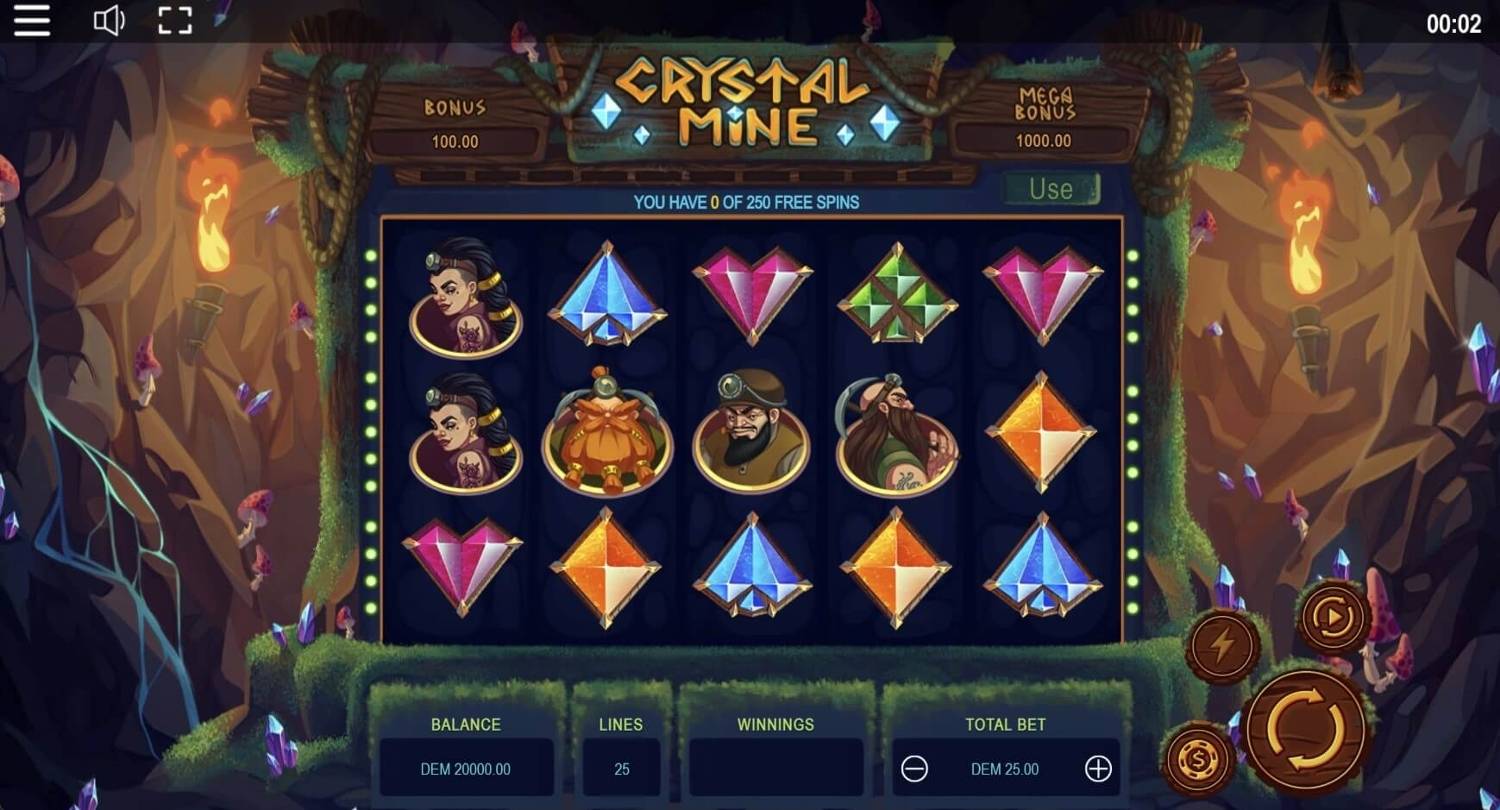Image resolution: width=1500 pixels, height=810 pixels.
Task: Decrease the total bet with minus
Action: pos(915,769)
